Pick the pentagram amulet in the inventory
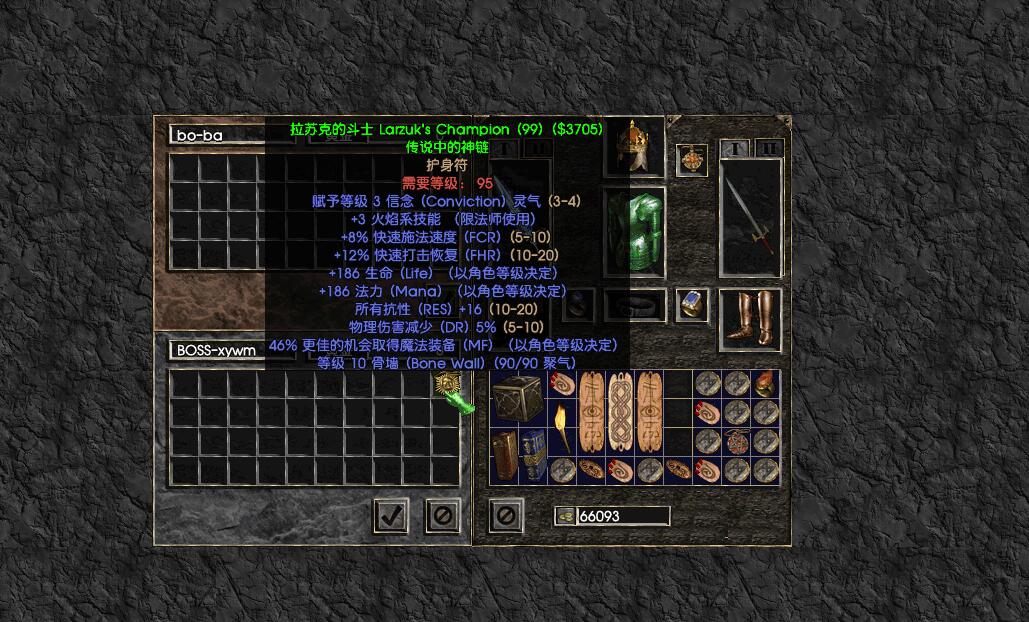 coord(737,441)
